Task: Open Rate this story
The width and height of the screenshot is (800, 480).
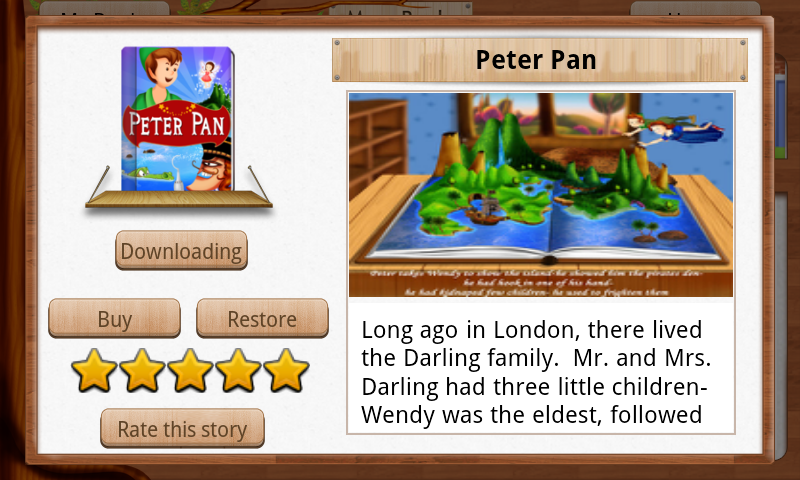Action: pos(182,429)
